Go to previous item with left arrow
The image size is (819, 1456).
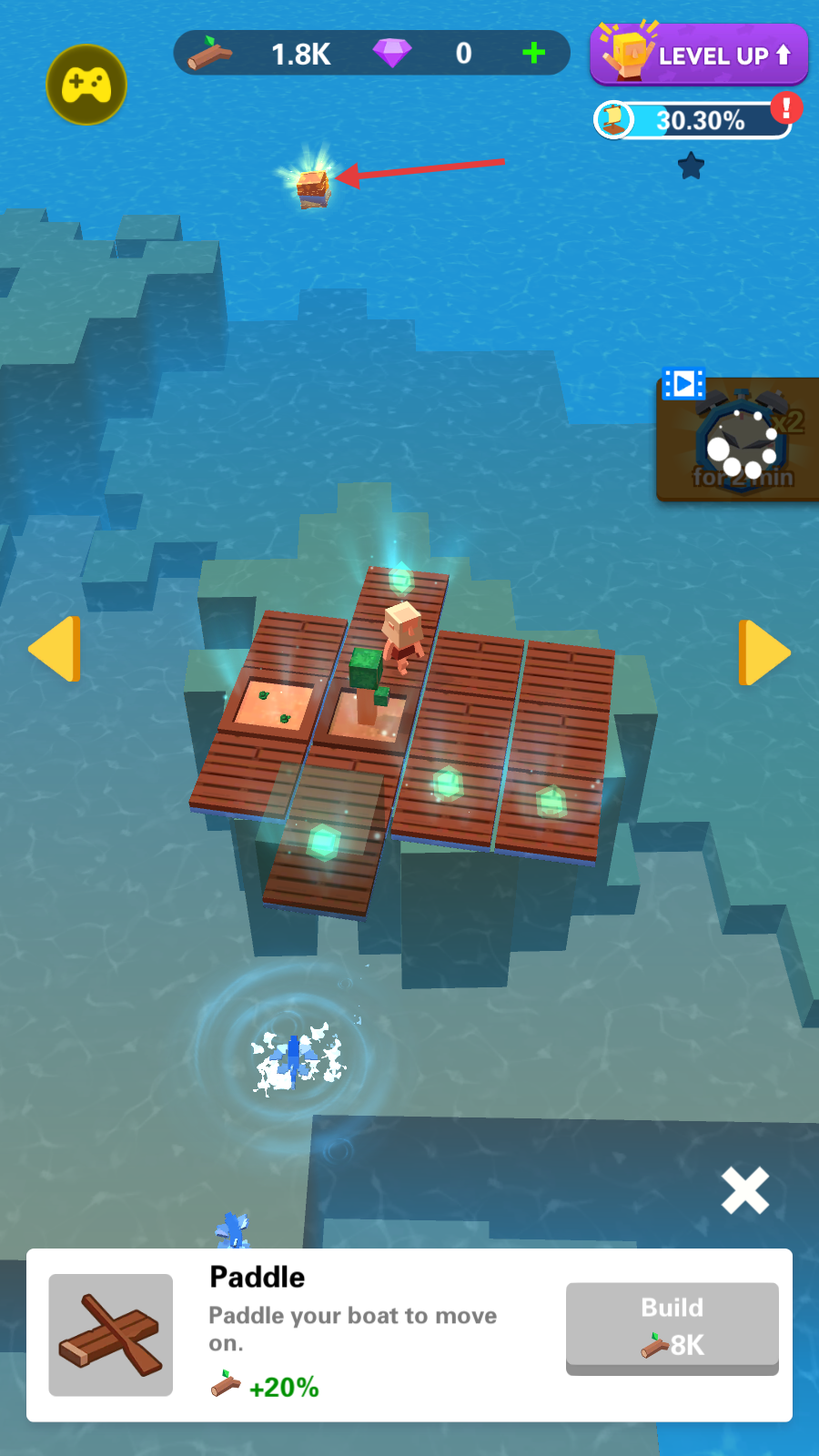click(x=56, y=649)
